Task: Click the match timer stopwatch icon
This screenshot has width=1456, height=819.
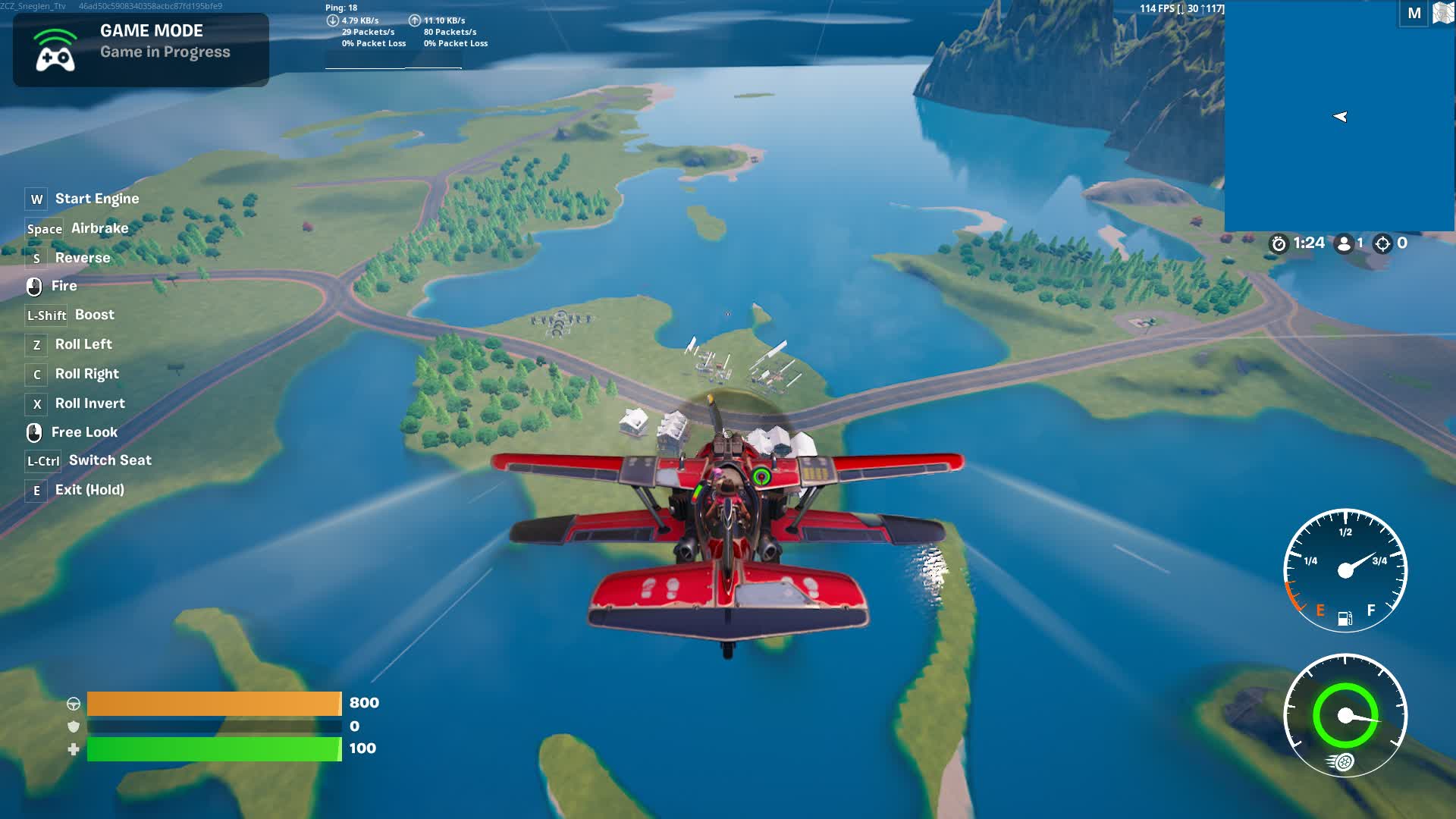Action: pyautogui.click(x=1280, y=243)
